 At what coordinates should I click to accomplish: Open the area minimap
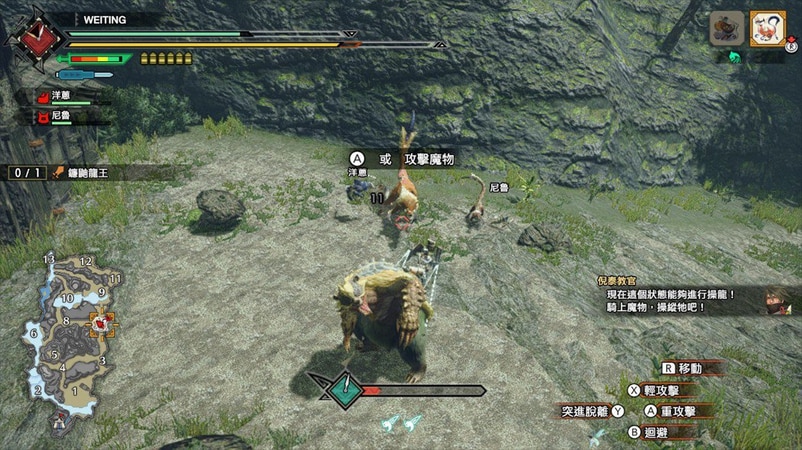point(68,330)
